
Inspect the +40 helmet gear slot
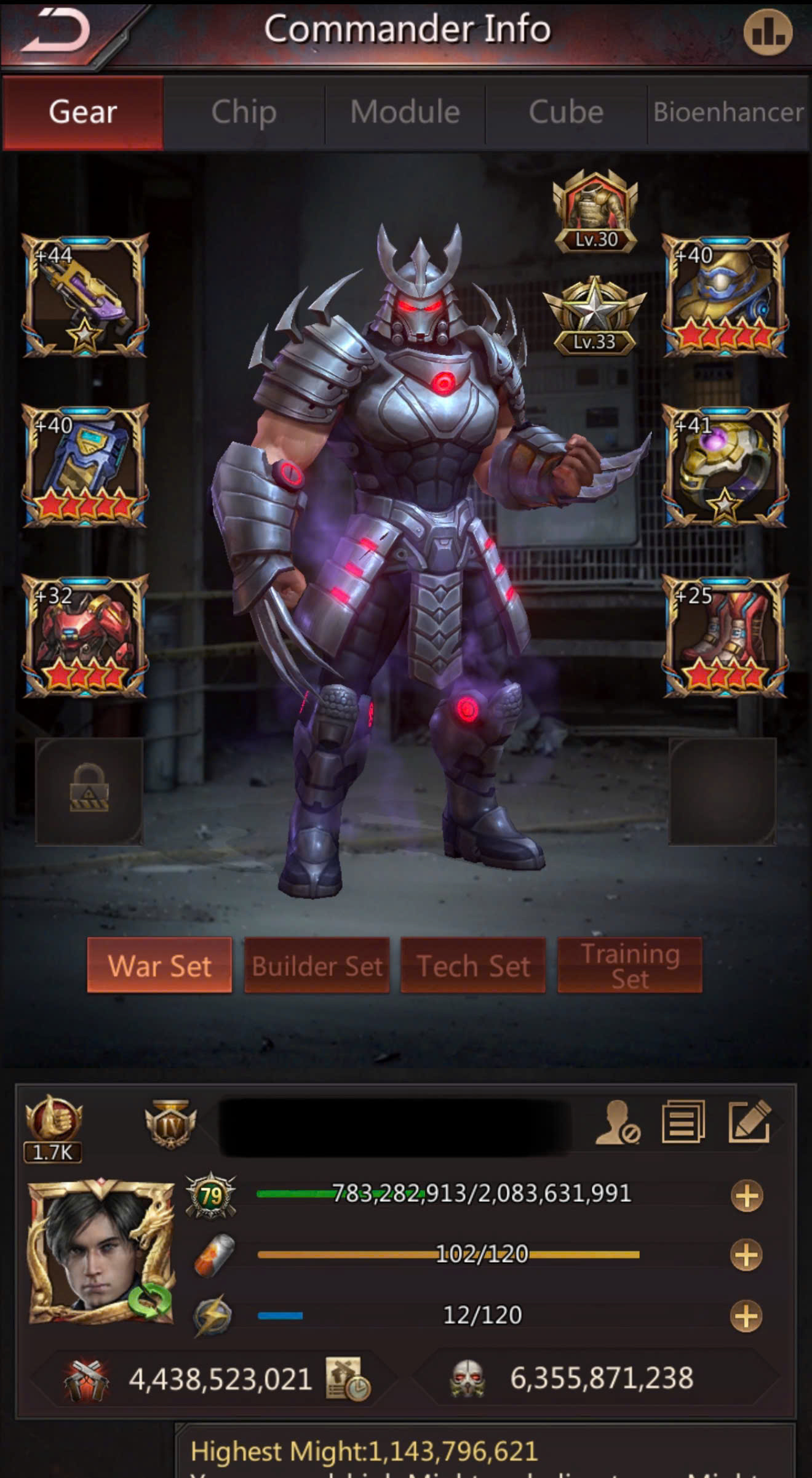pos(725,295)
